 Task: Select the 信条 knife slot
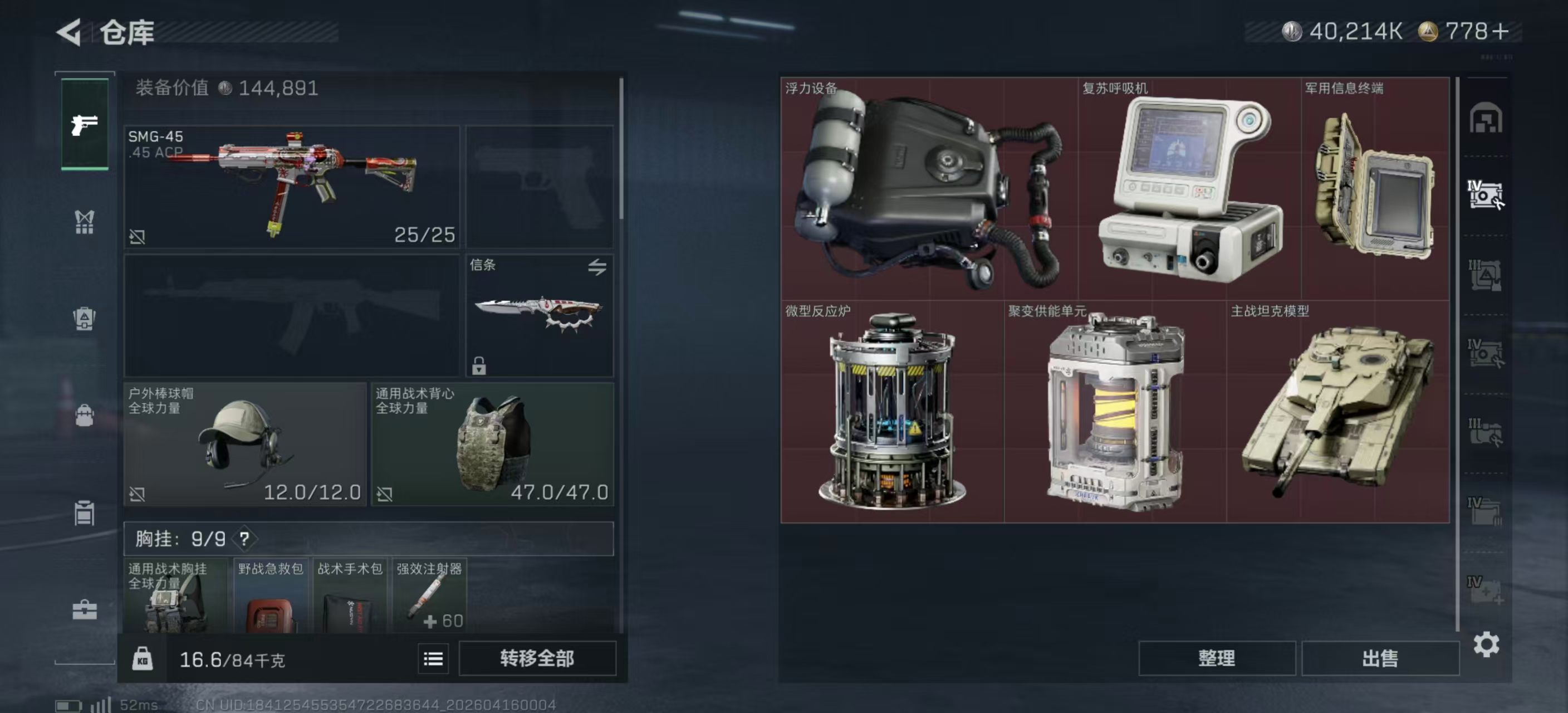540,315
